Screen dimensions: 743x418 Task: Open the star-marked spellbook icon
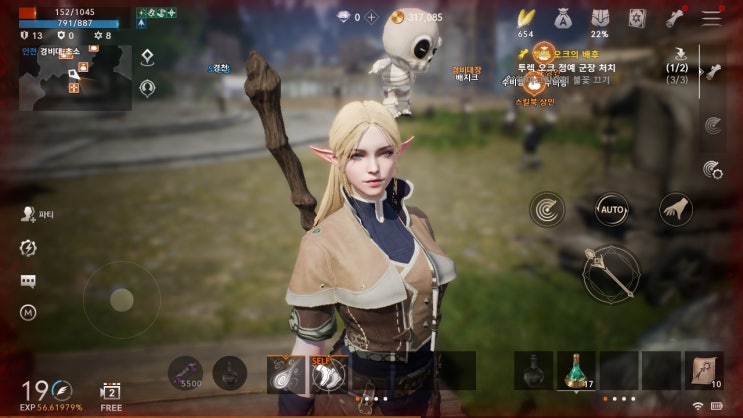point(637,17)
